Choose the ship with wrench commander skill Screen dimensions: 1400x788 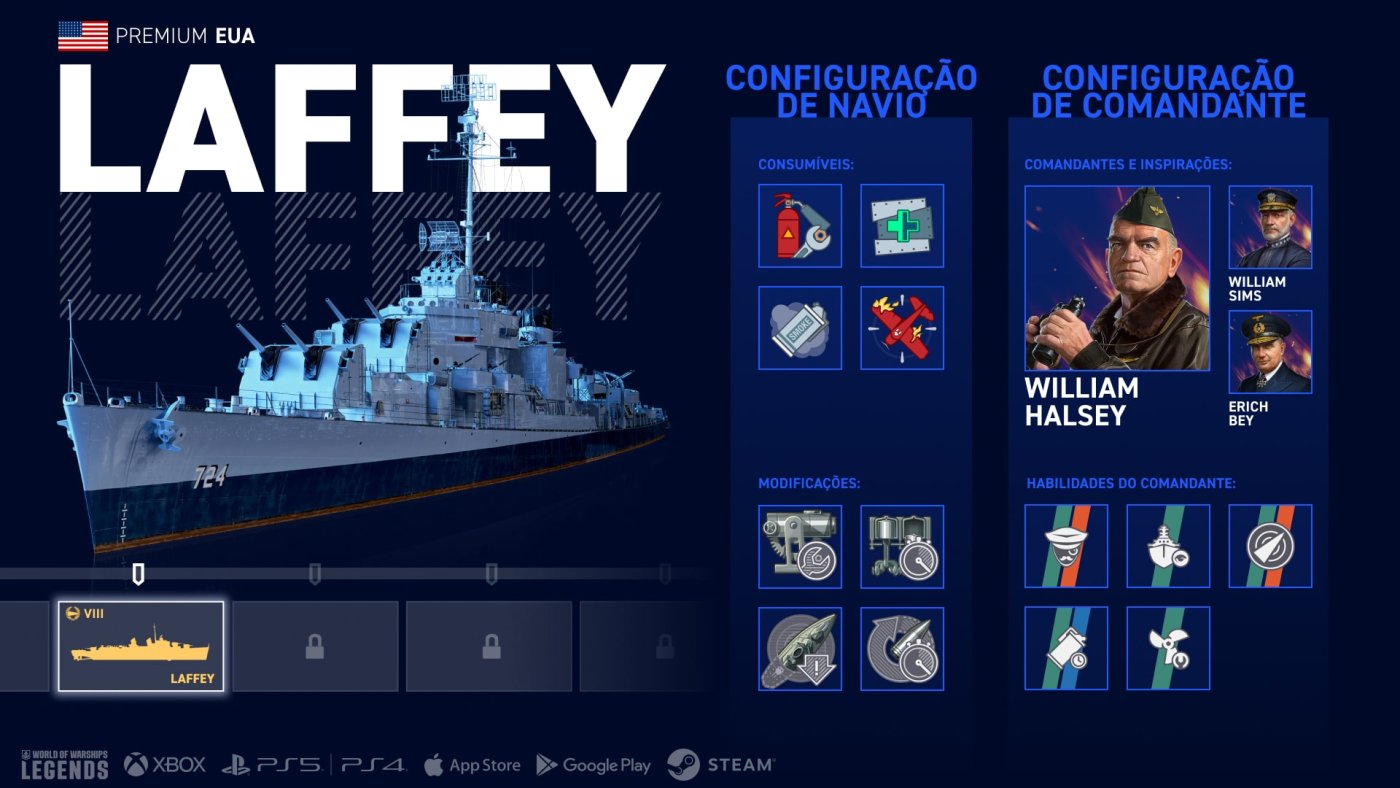click(x=1168, y=546)
